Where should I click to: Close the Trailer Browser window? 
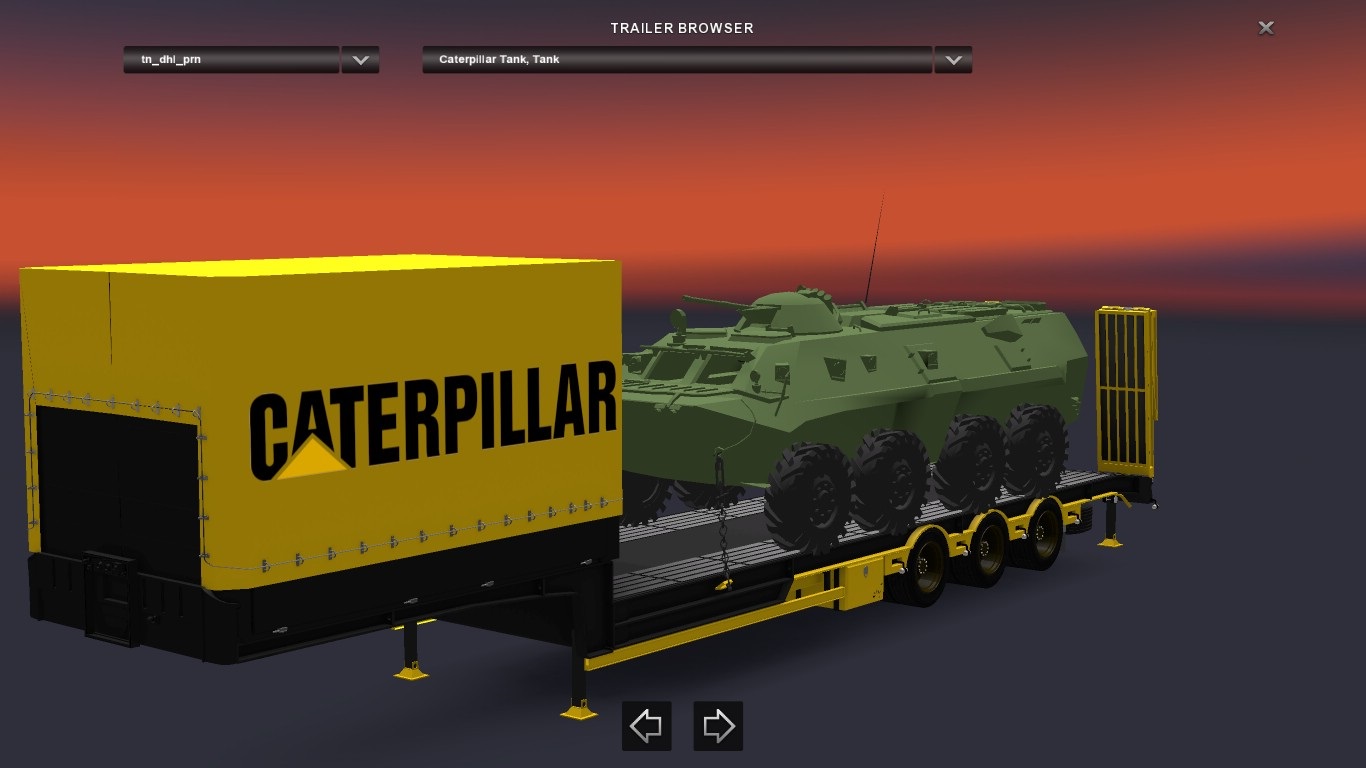point(1266,28)
